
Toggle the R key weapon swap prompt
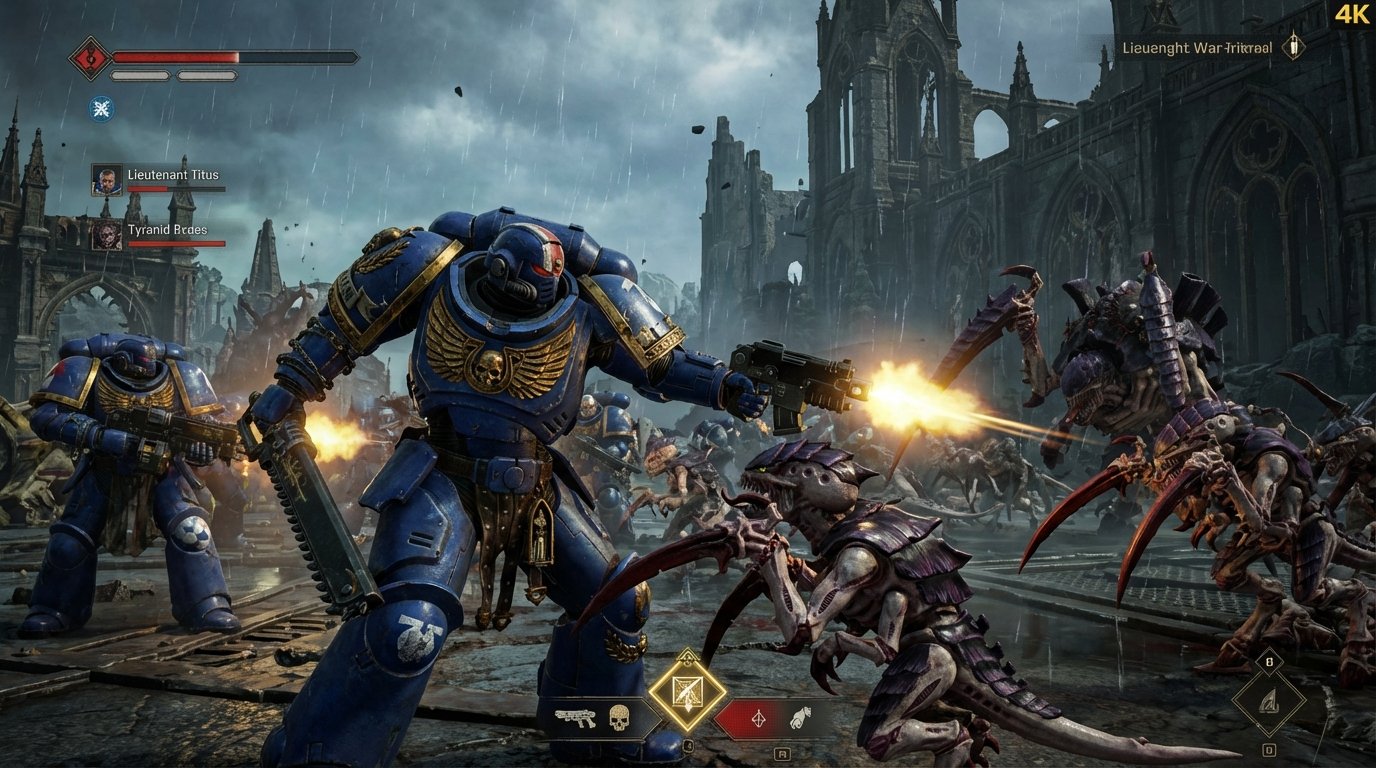[784, 754]
